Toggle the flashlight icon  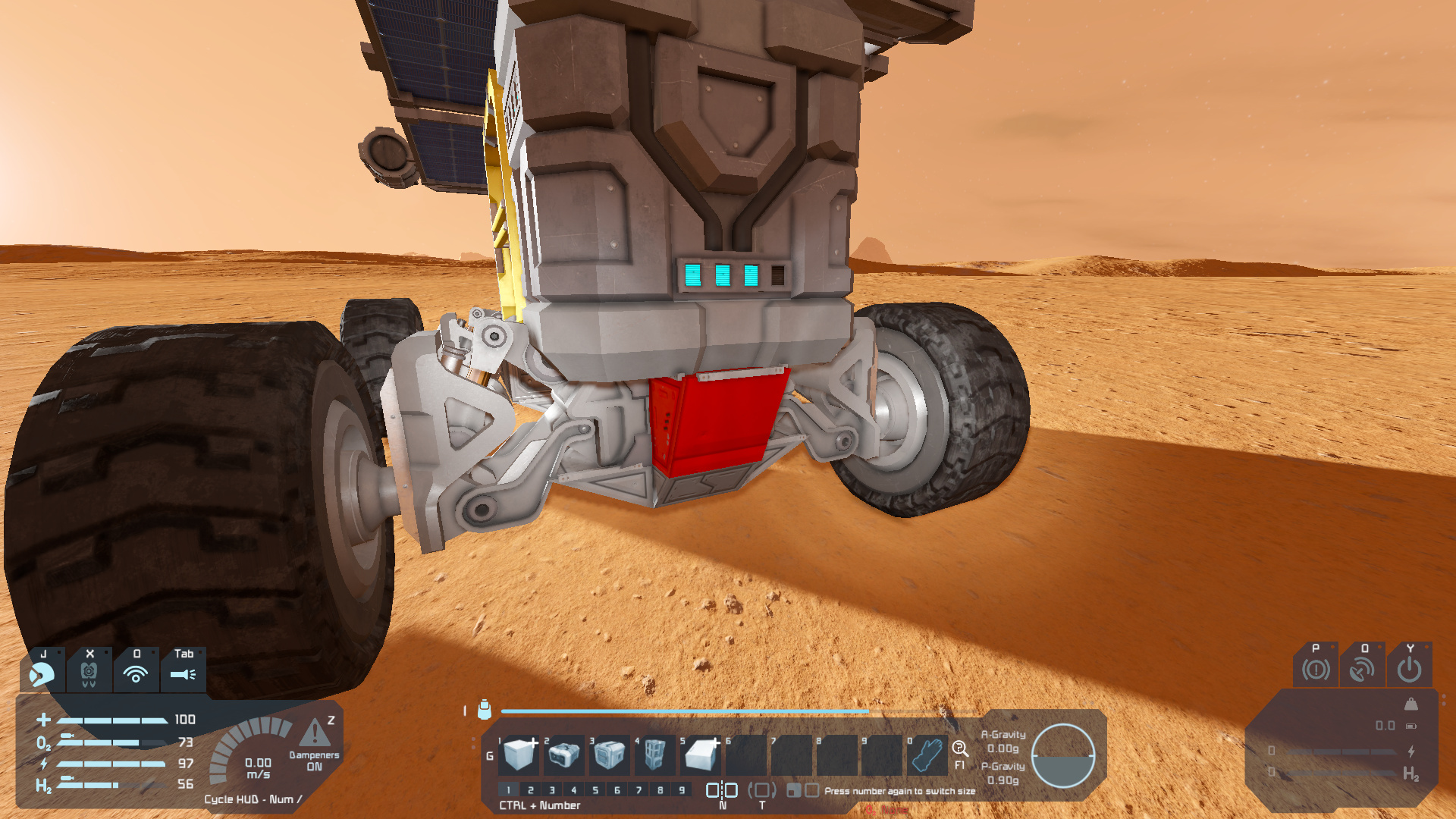point(183,673)
